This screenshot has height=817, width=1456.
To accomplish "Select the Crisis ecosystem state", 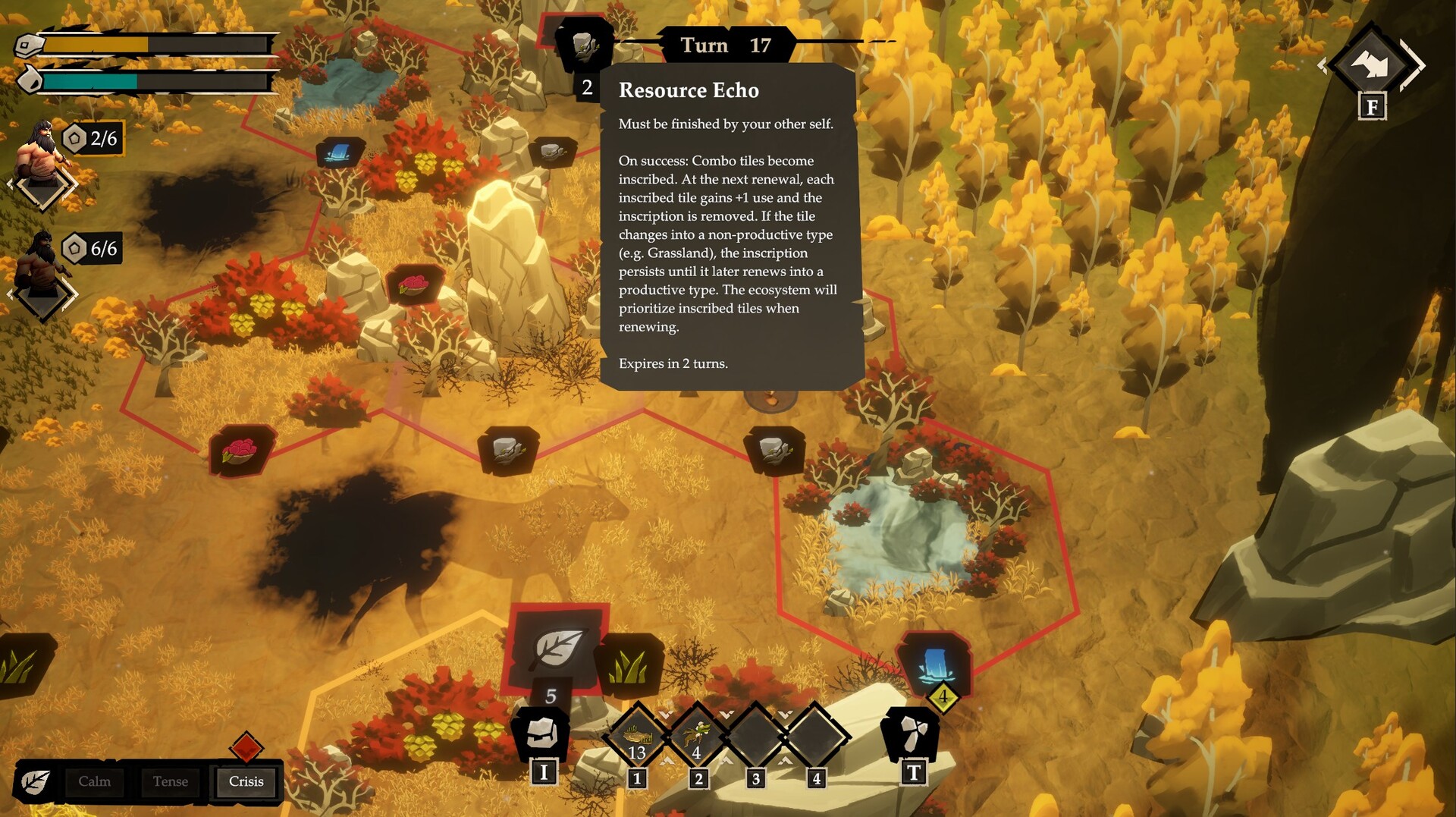I will coord(246,781).
